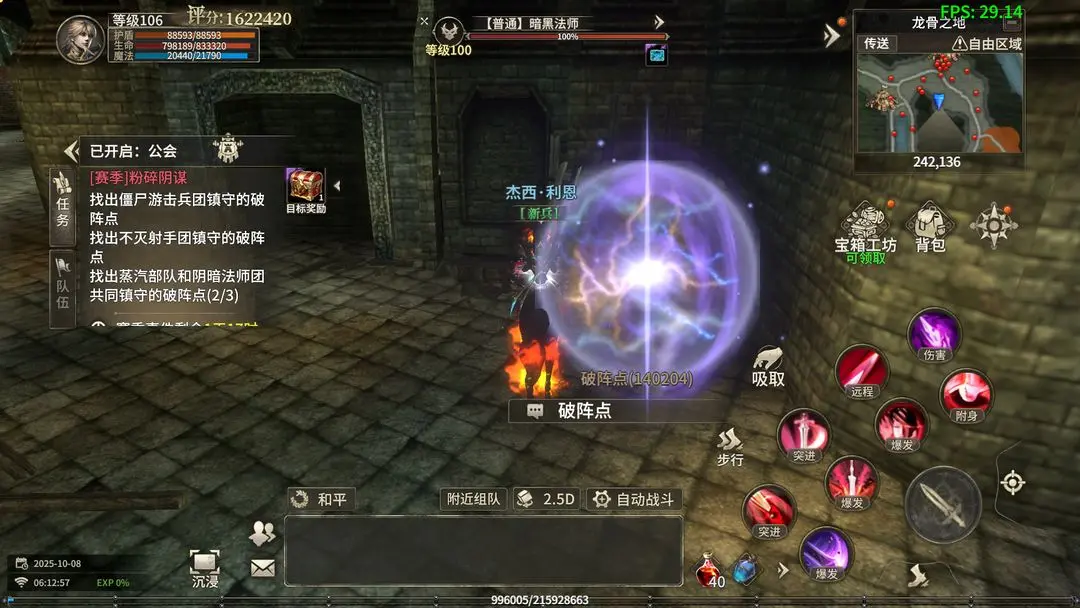1080x608 pixels.
Task: Open the mail envelope icon
Action: [x=262, y=568]
